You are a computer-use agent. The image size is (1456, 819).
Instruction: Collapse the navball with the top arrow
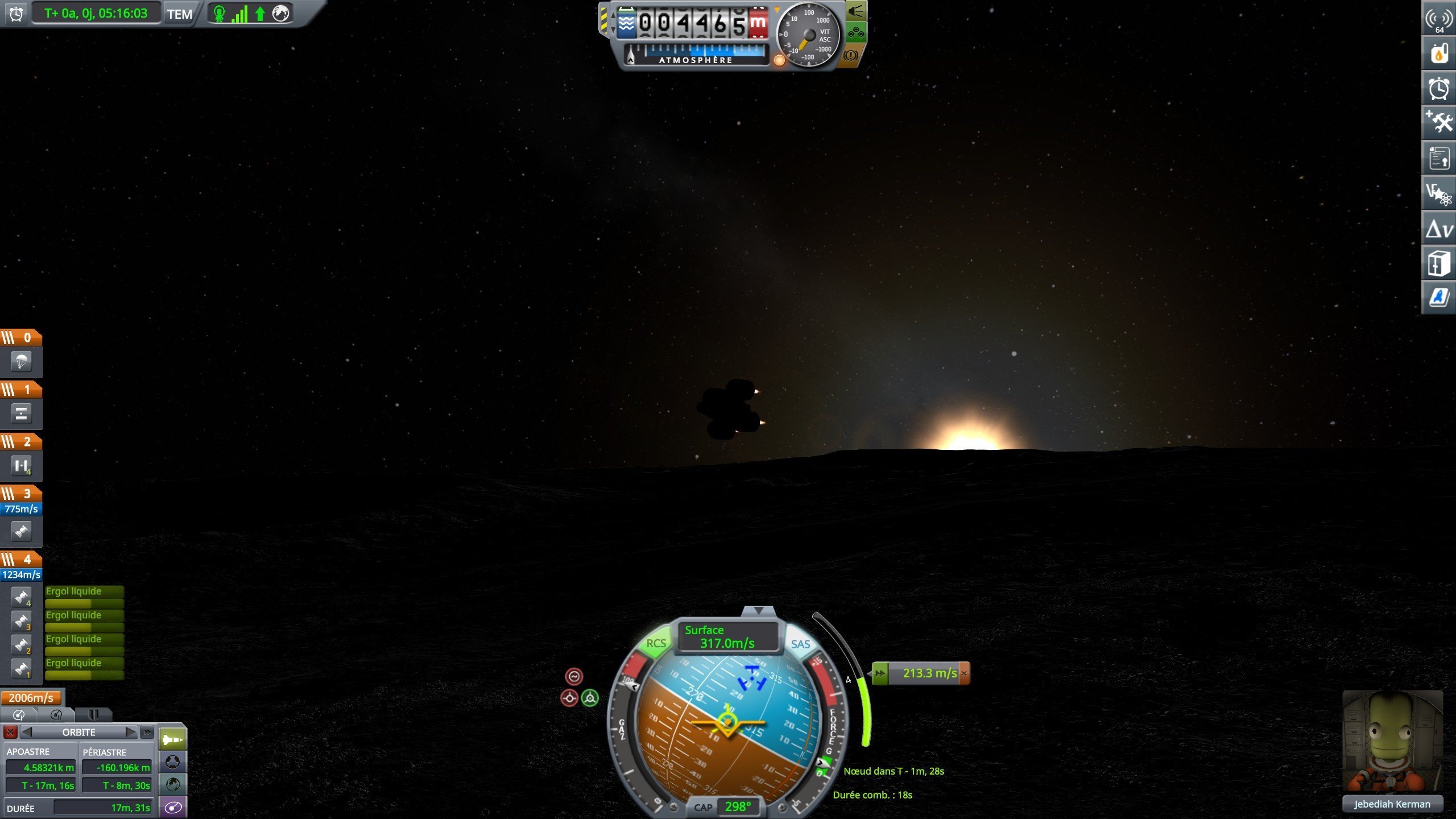[x=759, y=611]
